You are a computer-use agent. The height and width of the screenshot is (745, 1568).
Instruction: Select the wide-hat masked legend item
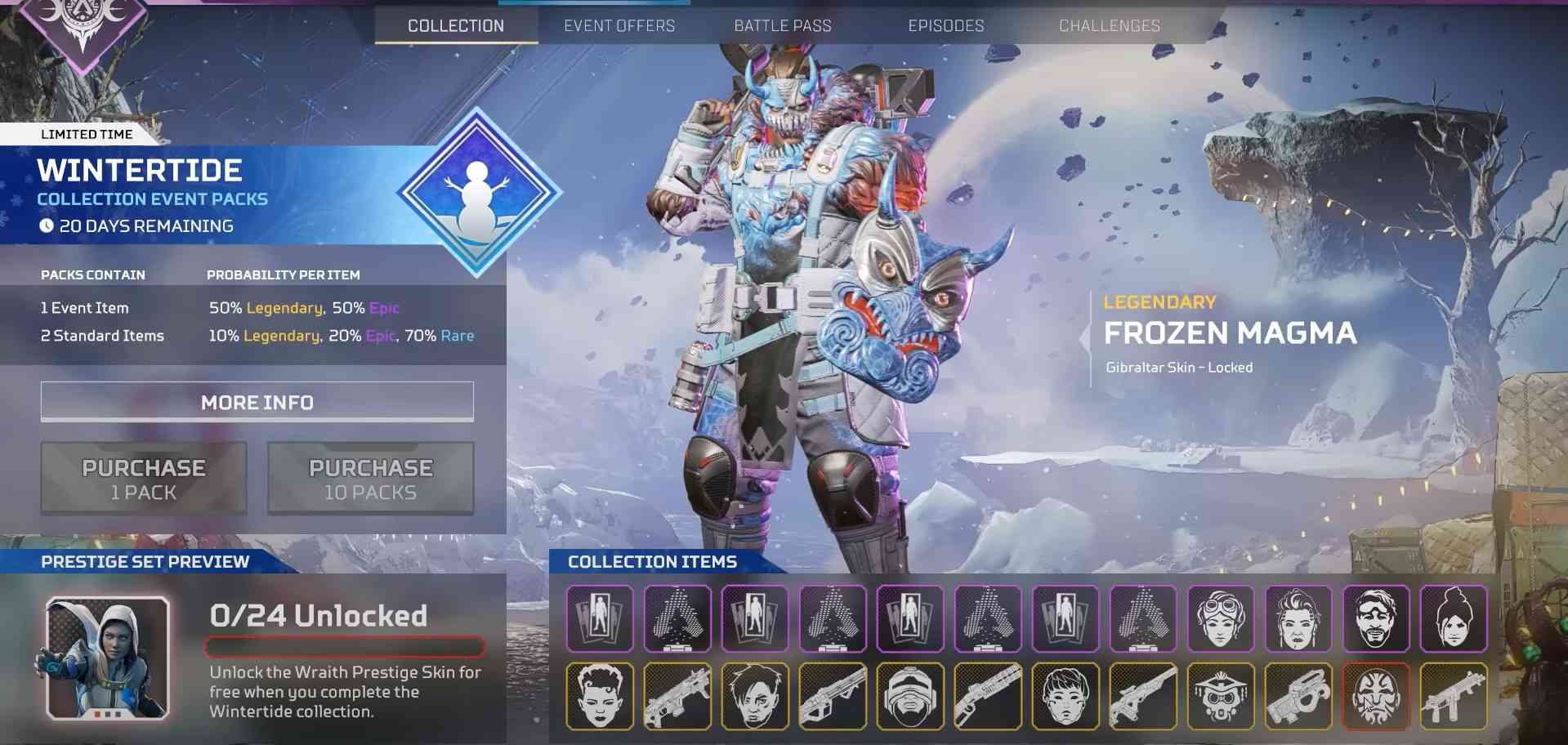point(1221,697)
